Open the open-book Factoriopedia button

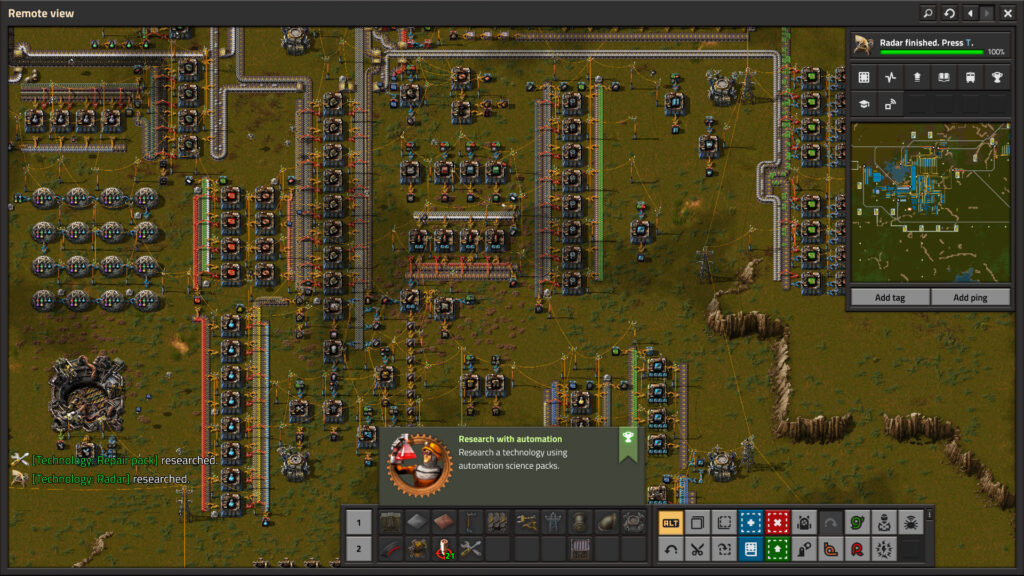[x=943, y=77]
